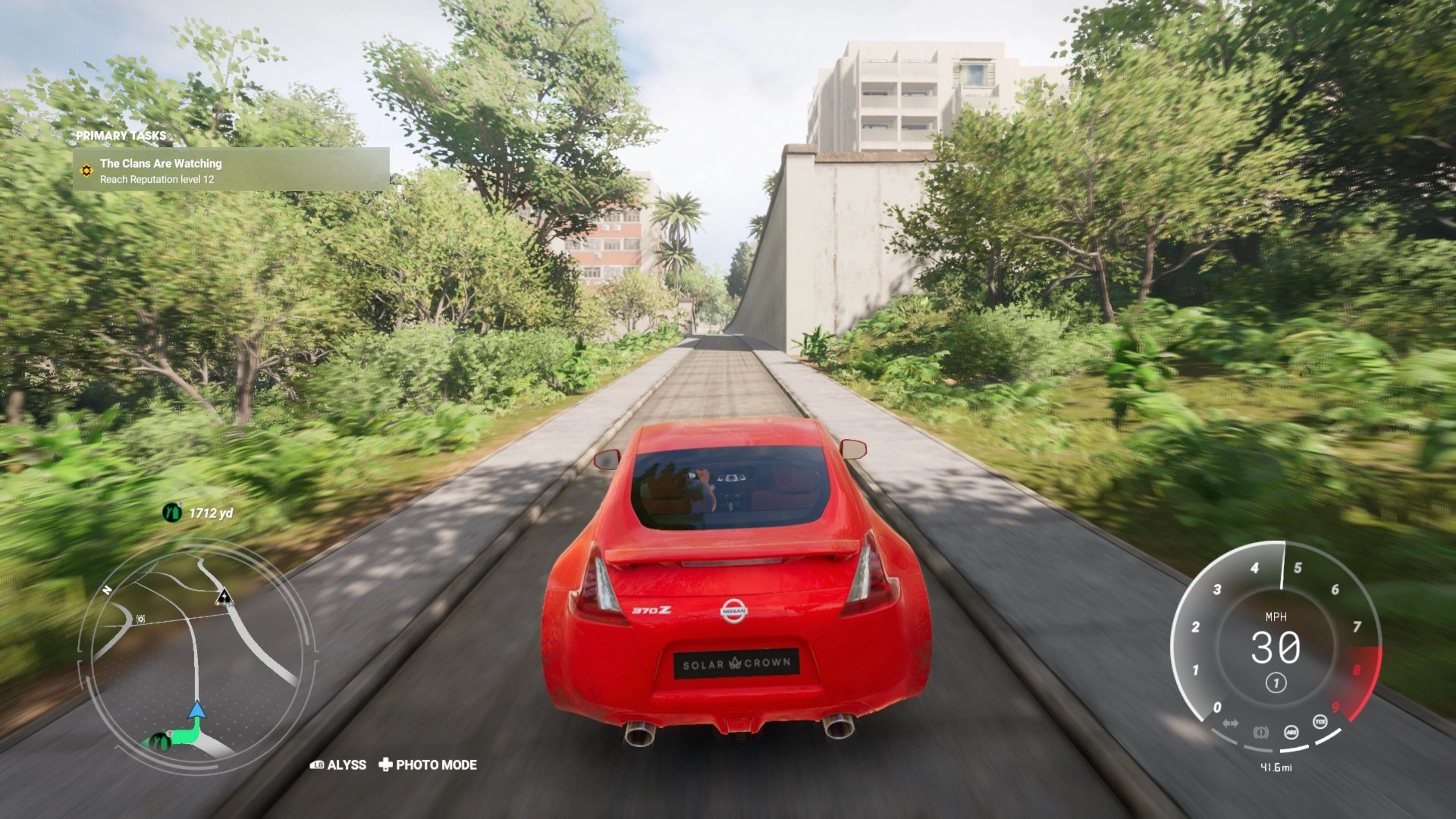Select the lightning bolt marker on minimap
The image size is (1456, 819).
click(x=224, y=597)
